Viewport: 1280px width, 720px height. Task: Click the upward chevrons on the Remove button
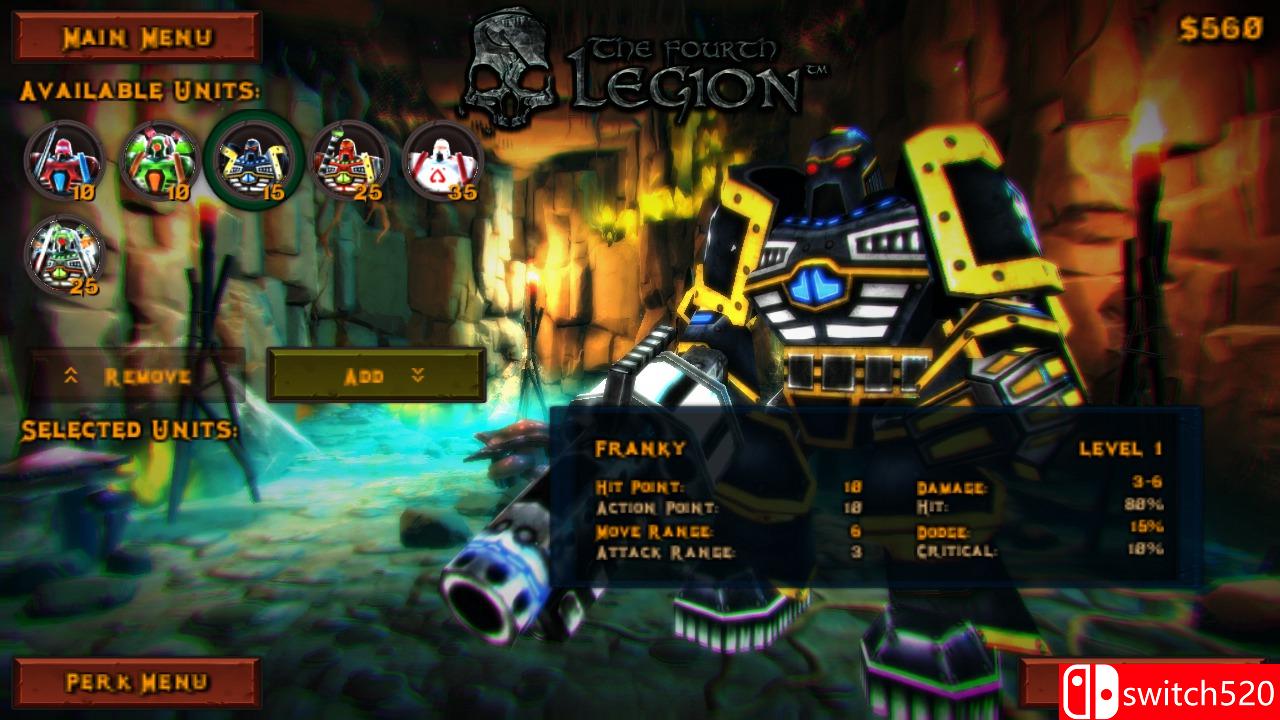[x=70, y=376]
